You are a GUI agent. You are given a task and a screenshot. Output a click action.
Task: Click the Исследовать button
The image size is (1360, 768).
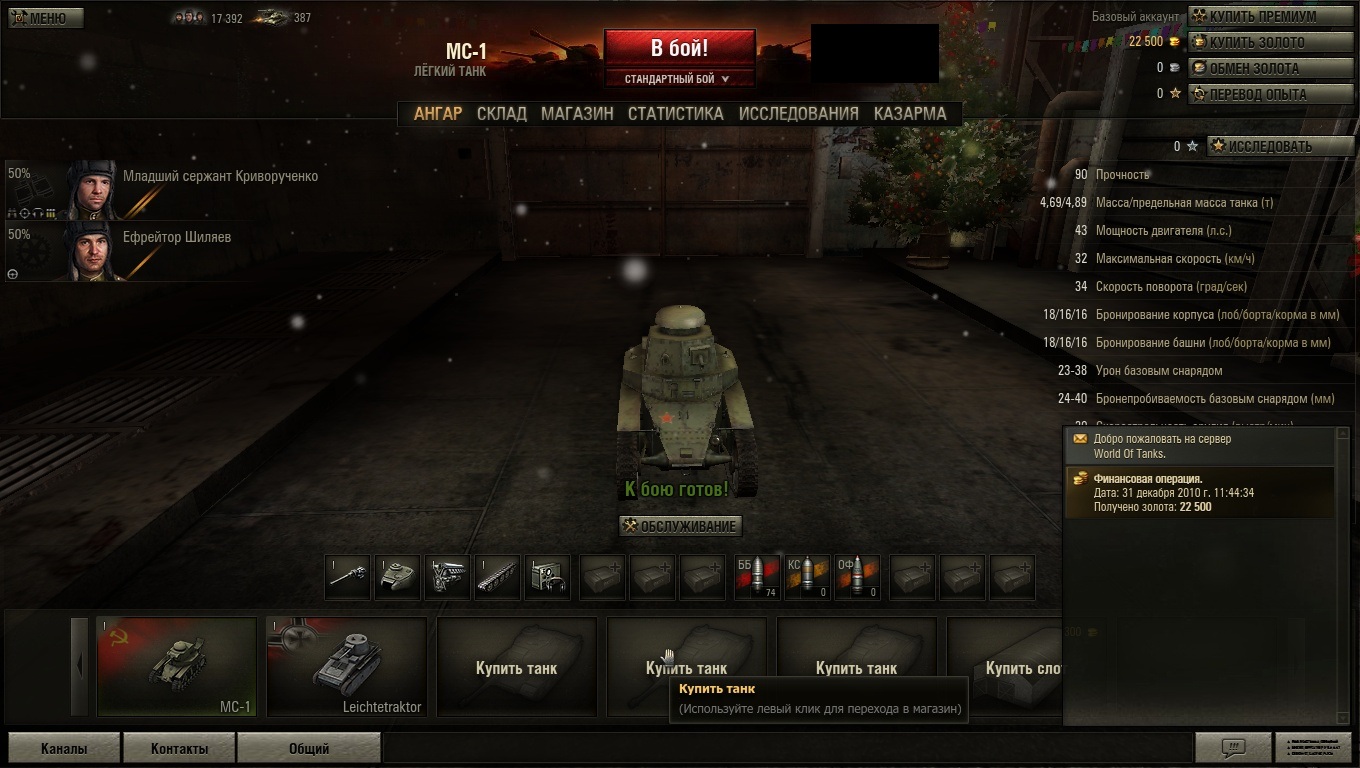[x=1279, y=147]
